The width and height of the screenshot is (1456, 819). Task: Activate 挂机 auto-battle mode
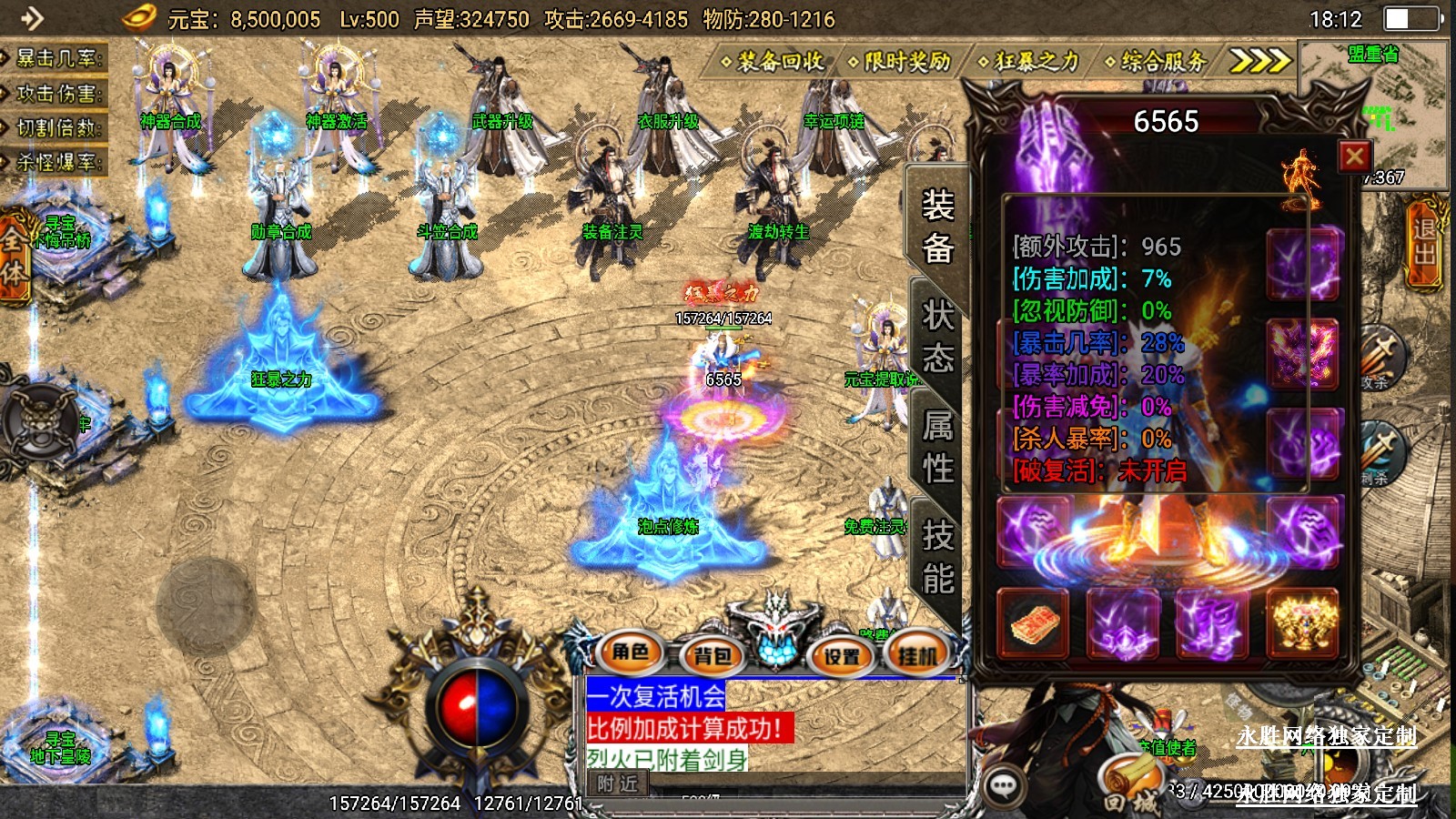917,655
